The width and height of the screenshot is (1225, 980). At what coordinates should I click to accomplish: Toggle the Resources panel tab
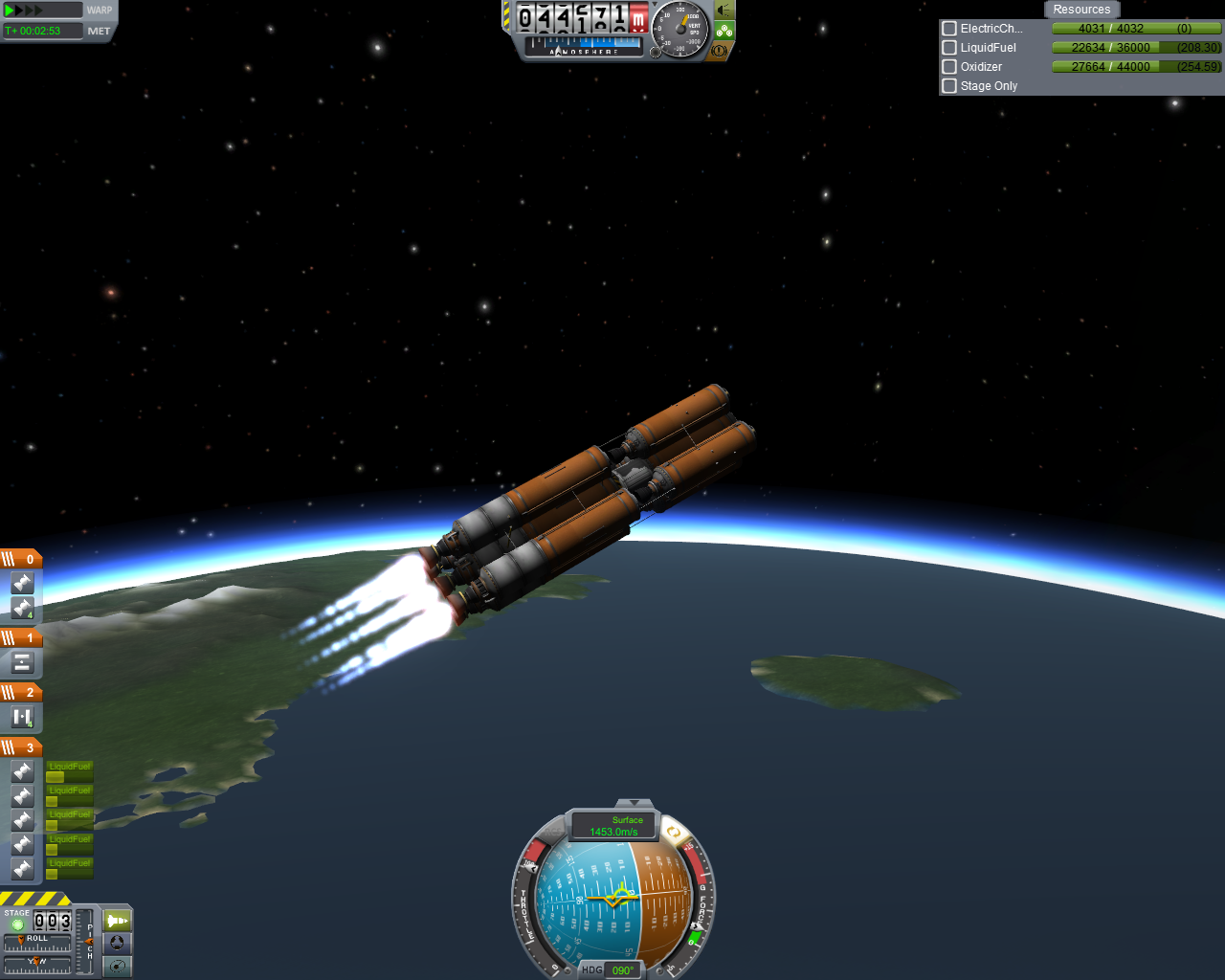tap(1081, 10)
